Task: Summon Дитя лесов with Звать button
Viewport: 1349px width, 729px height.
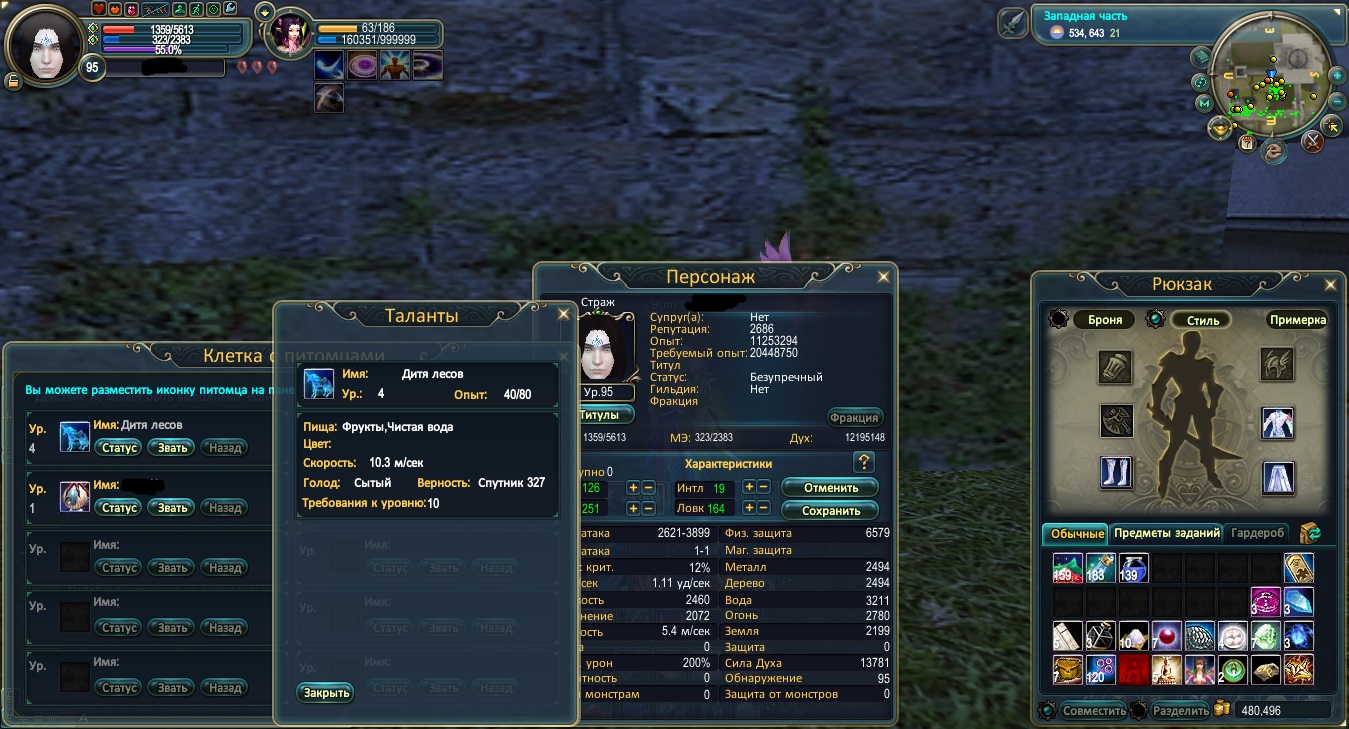Action: pos(173,447)
